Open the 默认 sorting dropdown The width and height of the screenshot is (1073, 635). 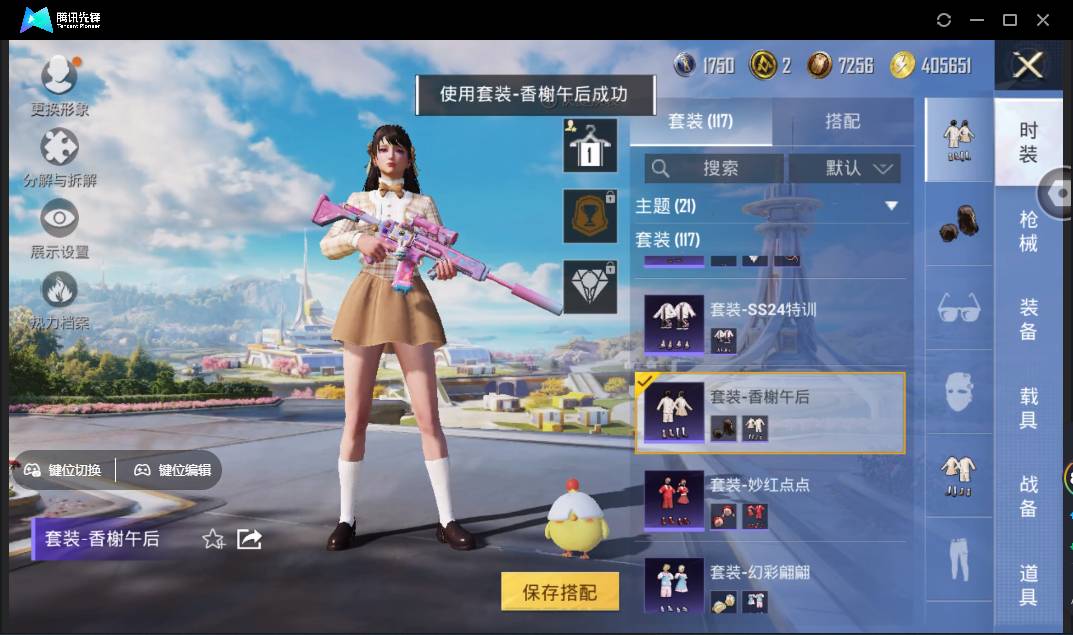click(x=845, y=168)
